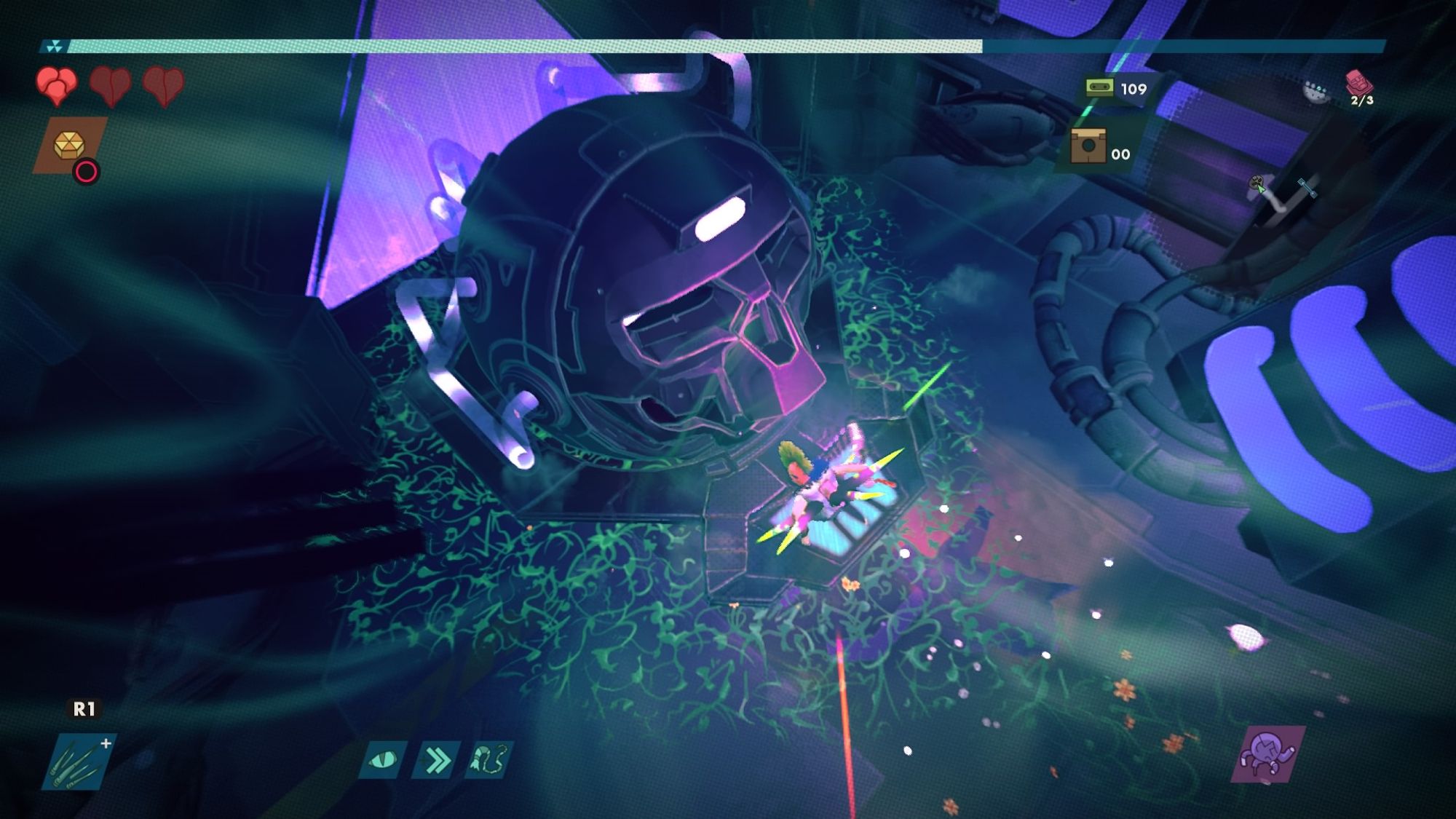Open the purple creature icon panel
This screenshot has width=1456, height=819.
[x=1267, y=754]
